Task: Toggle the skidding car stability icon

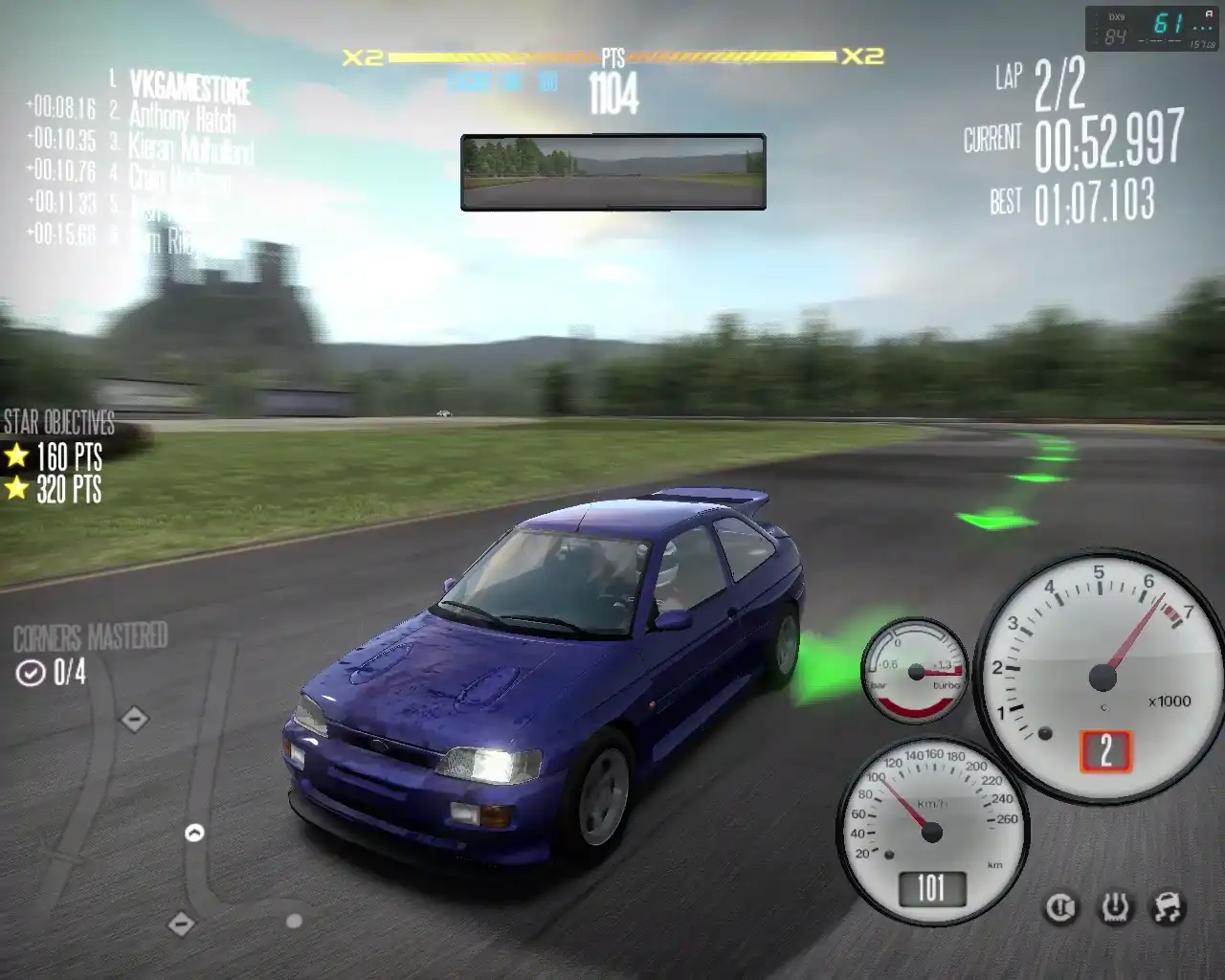Action: coord(1169,907)
